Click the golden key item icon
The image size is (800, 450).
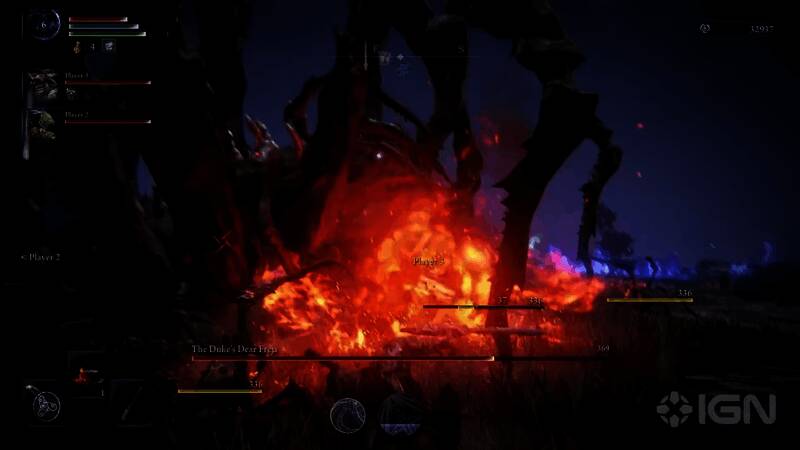point(76,46)
